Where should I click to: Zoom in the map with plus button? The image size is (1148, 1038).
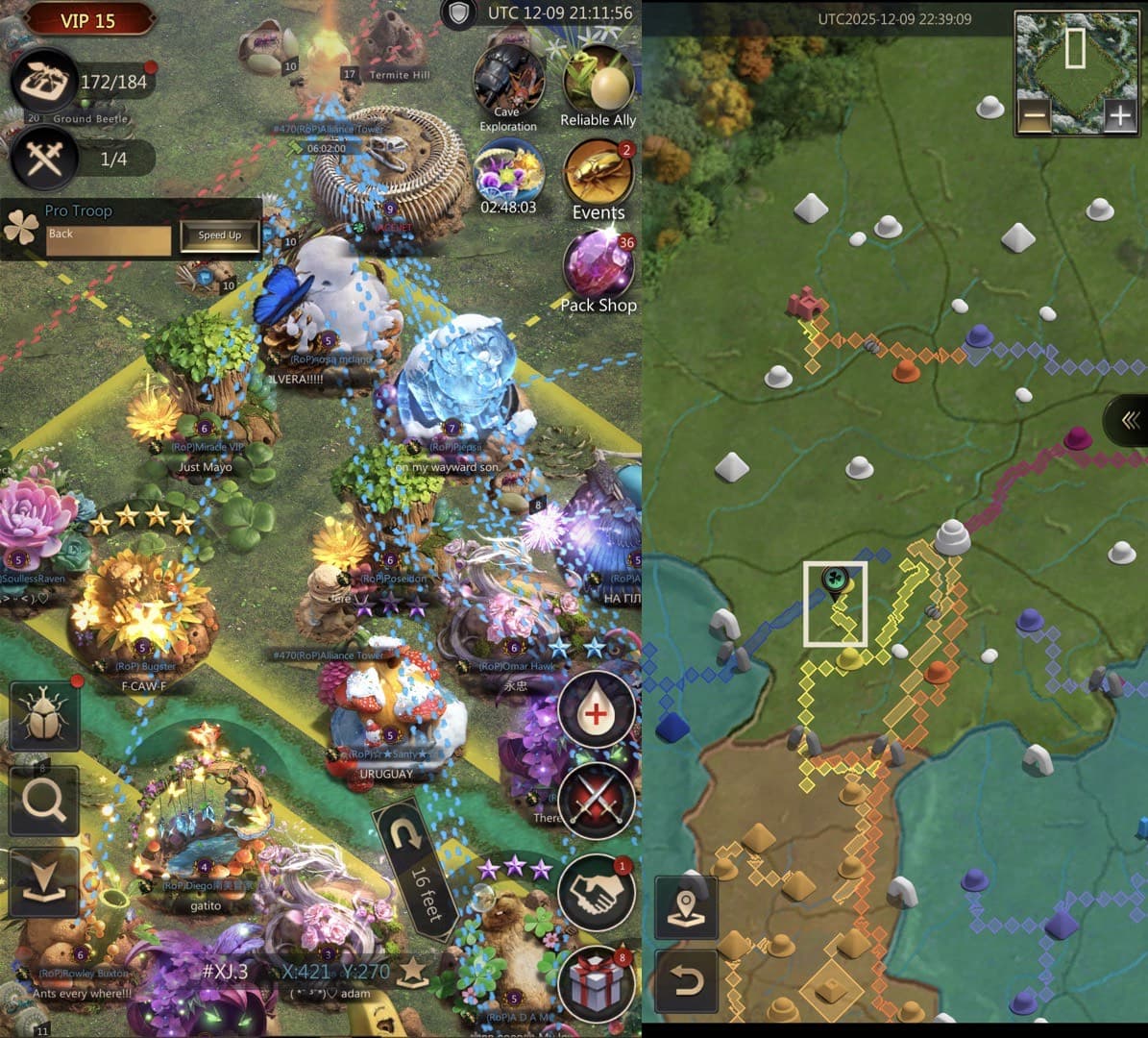tap(1119, 117)
